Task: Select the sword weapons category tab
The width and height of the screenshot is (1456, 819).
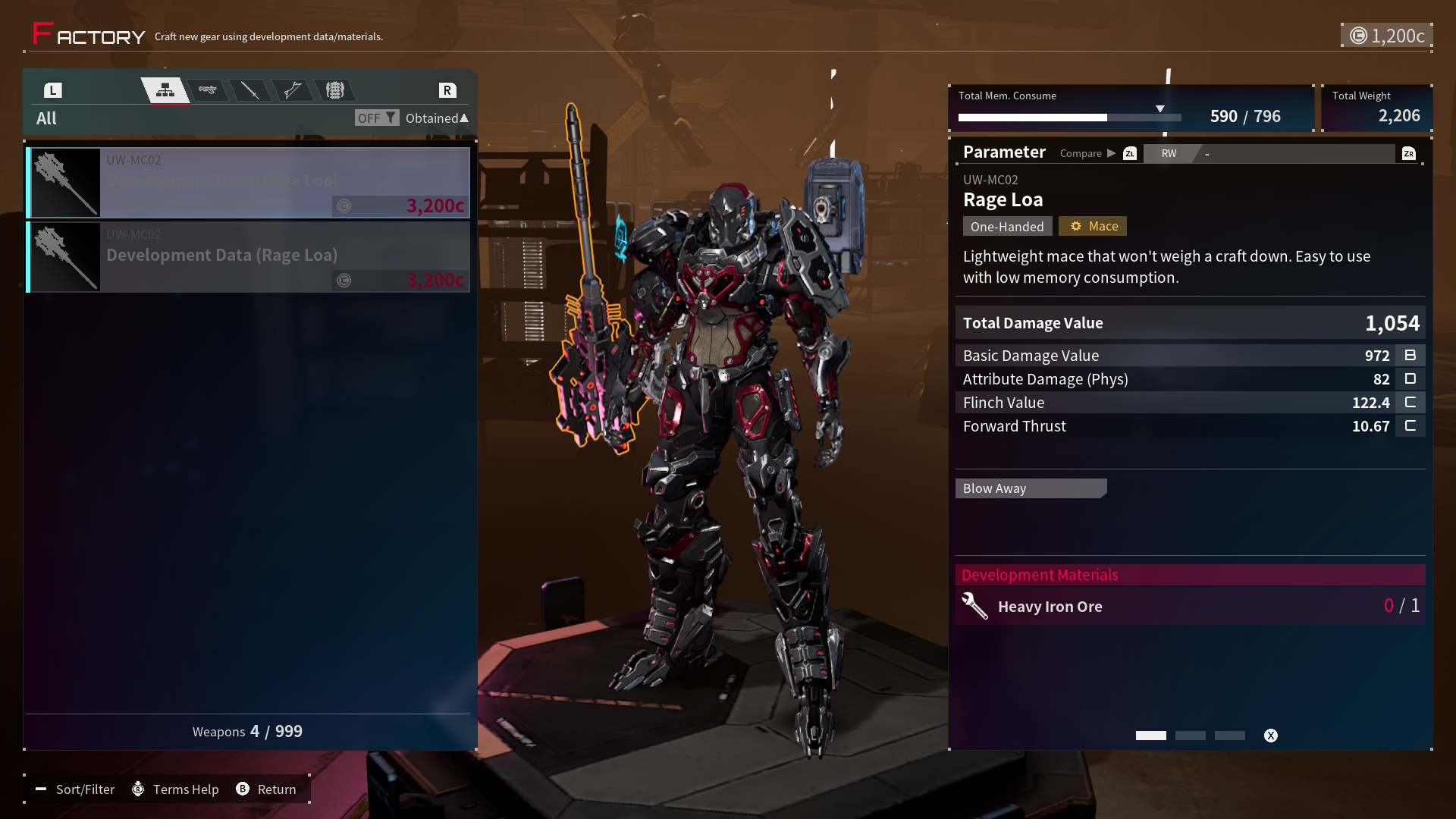Action: pos(250,91)
